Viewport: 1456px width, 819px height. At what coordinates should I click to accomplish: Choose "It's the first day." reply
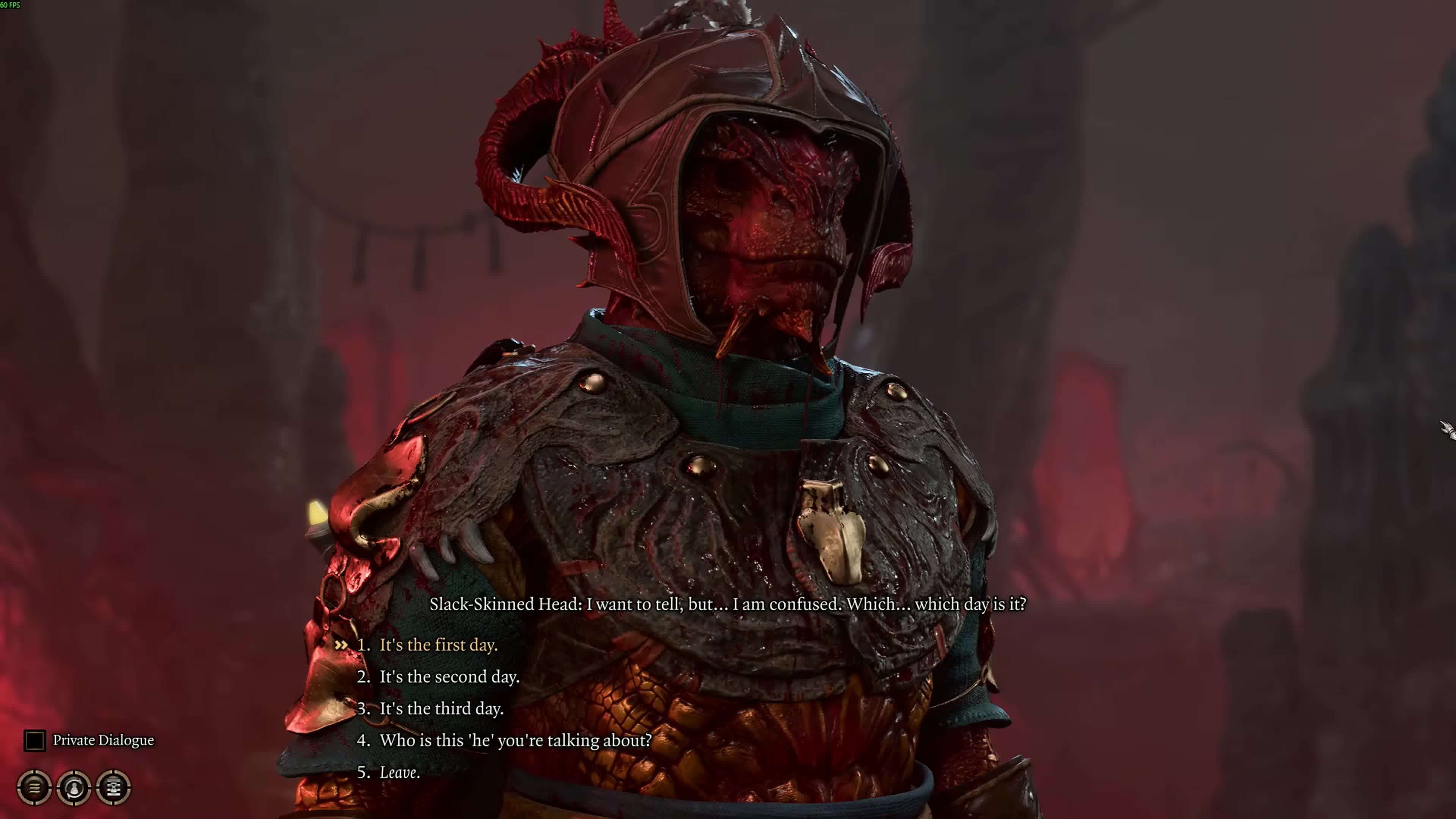pos(438,645)
